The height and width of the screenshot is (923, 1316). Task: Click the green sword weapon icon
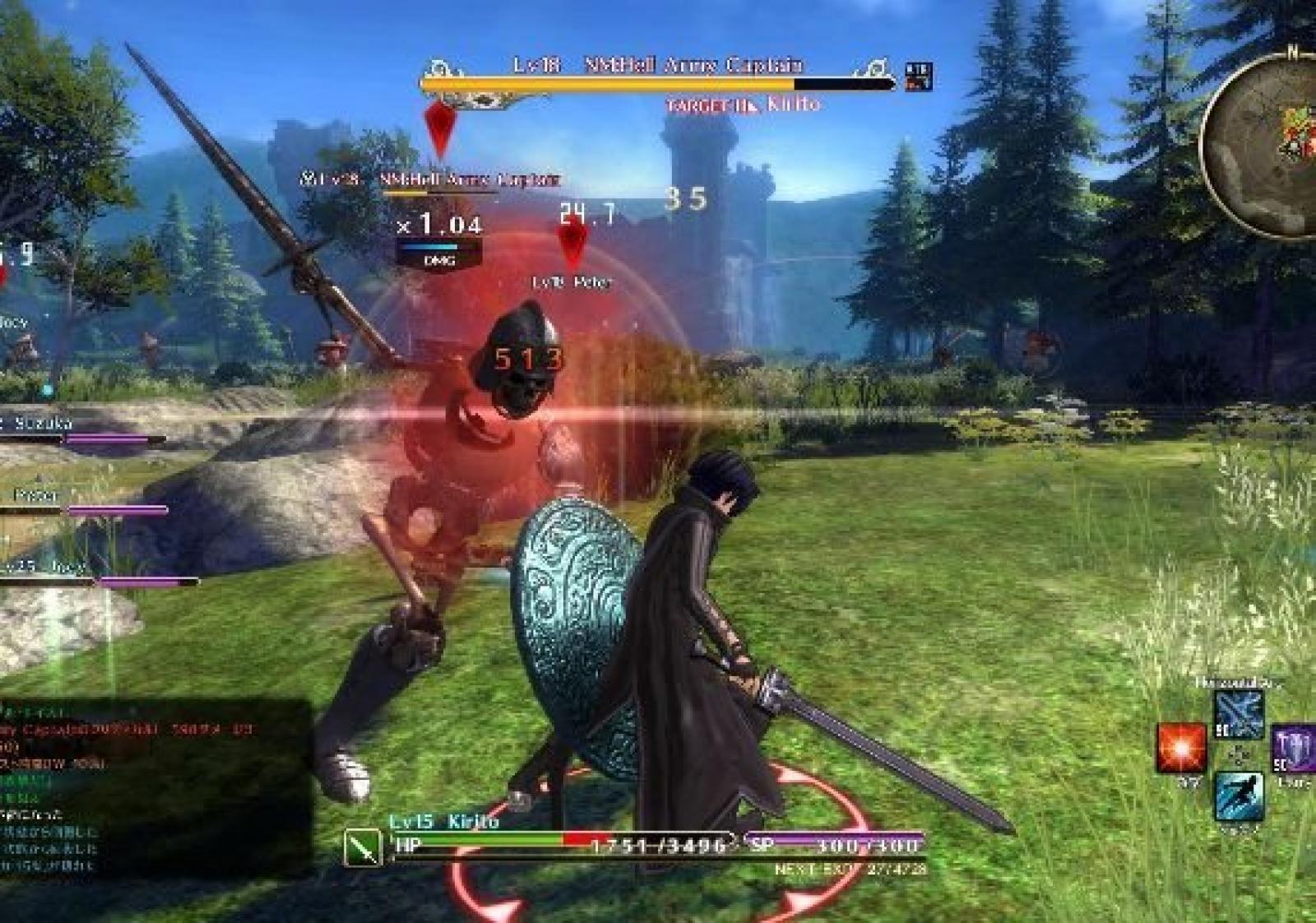pyautogui.click(x=363, y=846)
